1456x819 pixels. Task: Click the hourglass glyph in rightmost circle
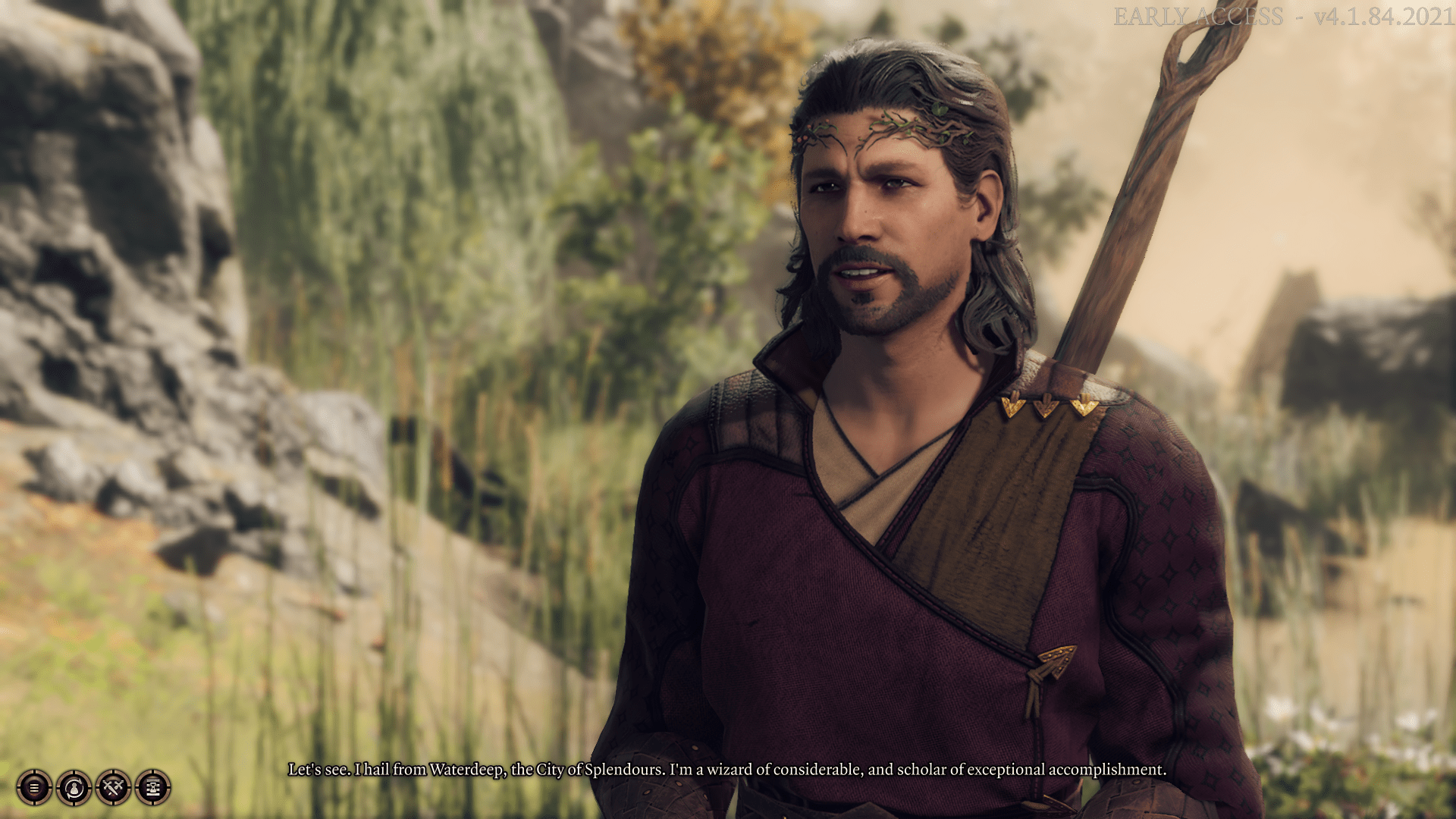coord(152,789)
